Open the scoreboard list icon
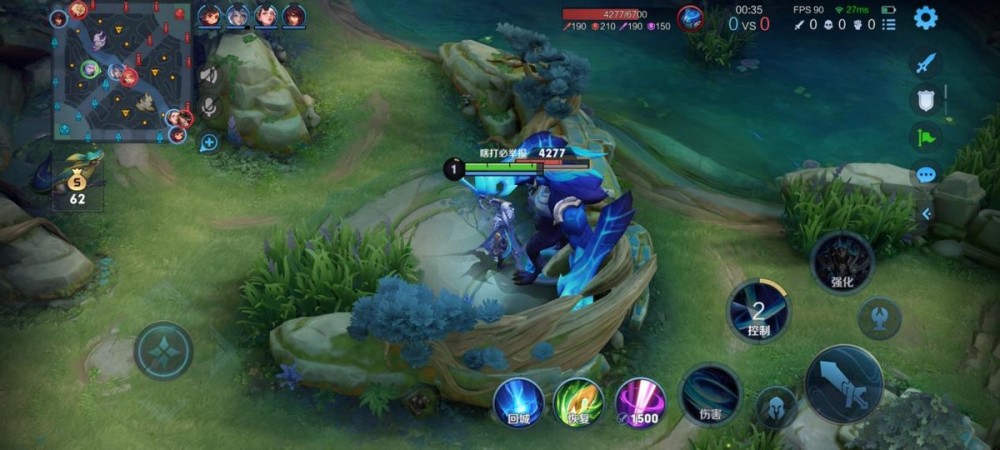The image size is (1000, 450). pyautogui.click(x=889, y=24)
